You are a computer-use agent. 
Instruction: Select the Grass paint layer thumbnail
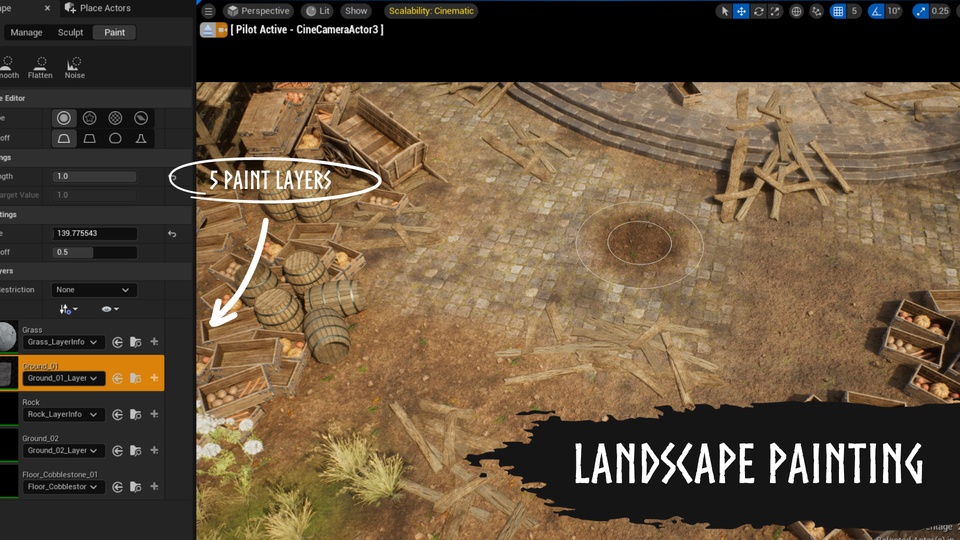click(8, 338)
